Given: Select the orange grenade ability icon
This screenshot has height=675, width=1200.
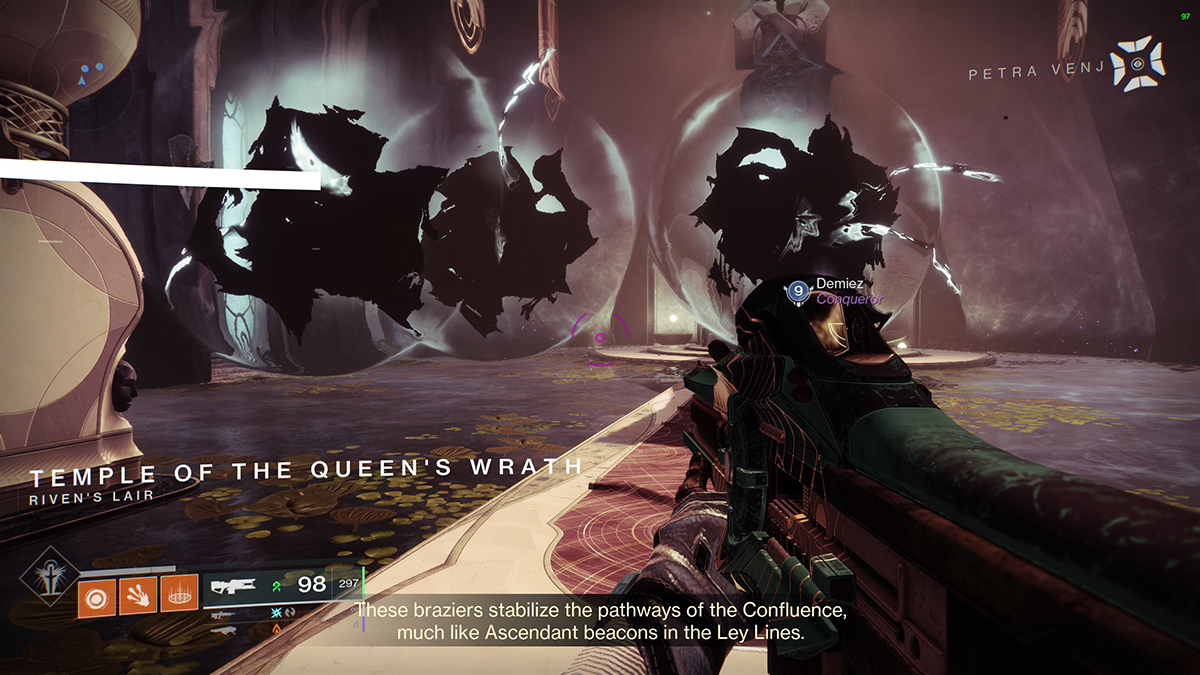Looking at the screenshot, I should pos(95,597).
